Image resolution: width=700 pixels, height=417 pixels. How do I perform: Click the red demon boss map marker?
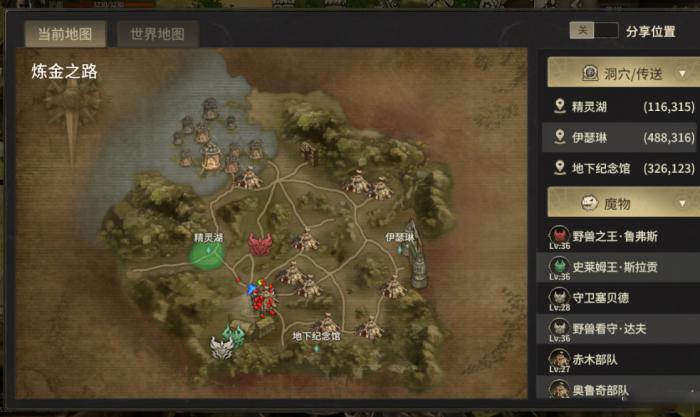pos(260,244)
